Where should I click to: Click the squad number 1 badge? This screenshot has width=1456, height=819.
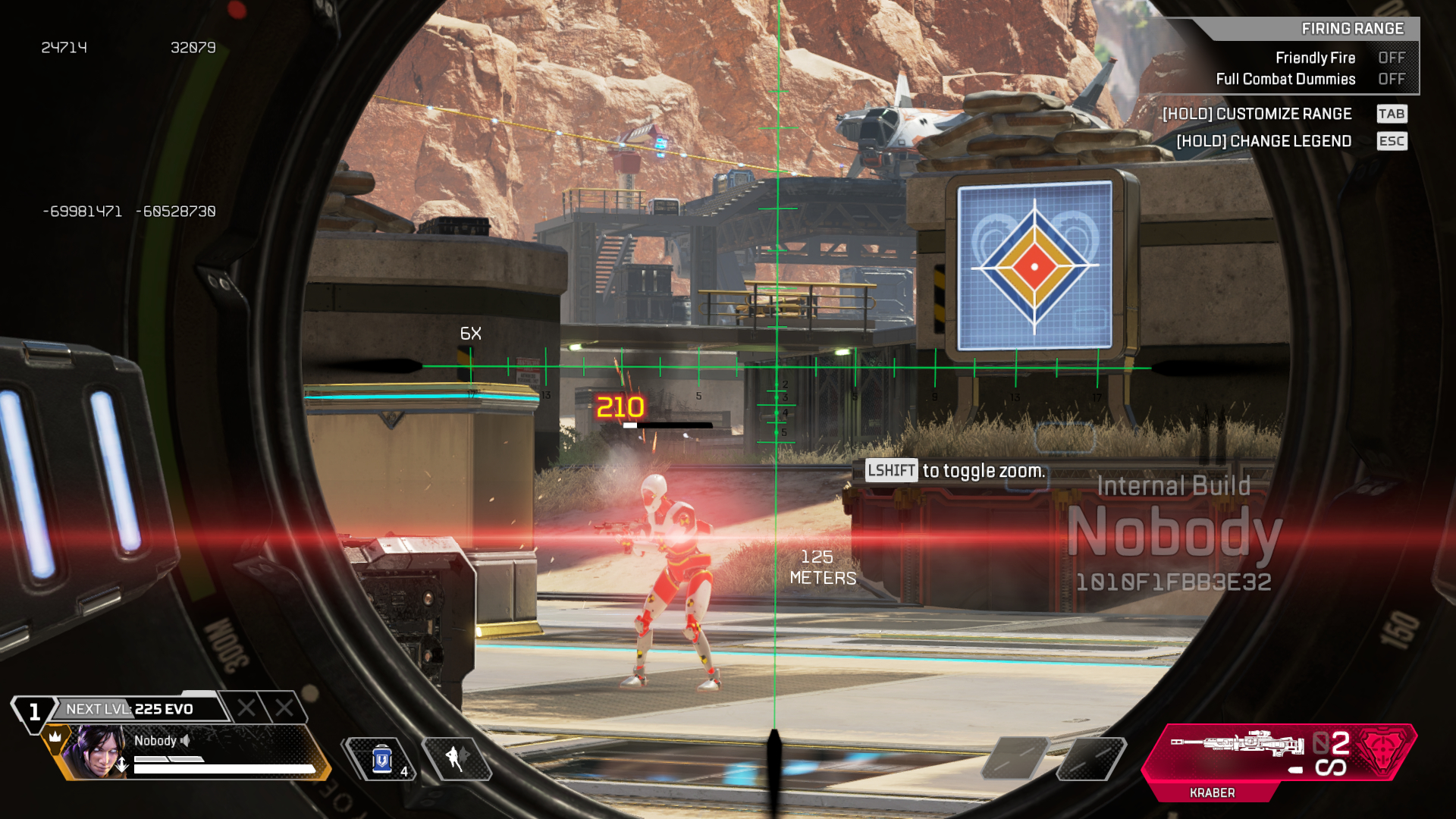34,711
